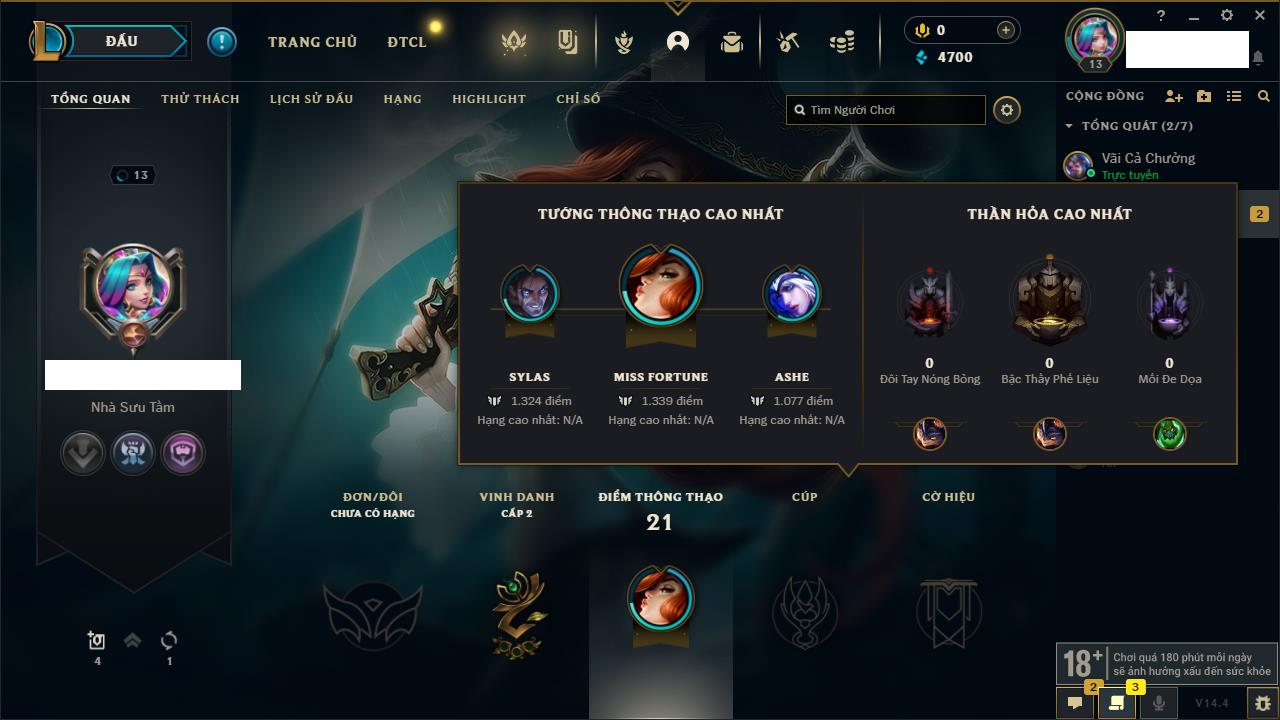The height and width of the screenshot is (720, 1280).
Task: Switch to the THỬ THÁCH tab
Action: [x=200, y=99]
